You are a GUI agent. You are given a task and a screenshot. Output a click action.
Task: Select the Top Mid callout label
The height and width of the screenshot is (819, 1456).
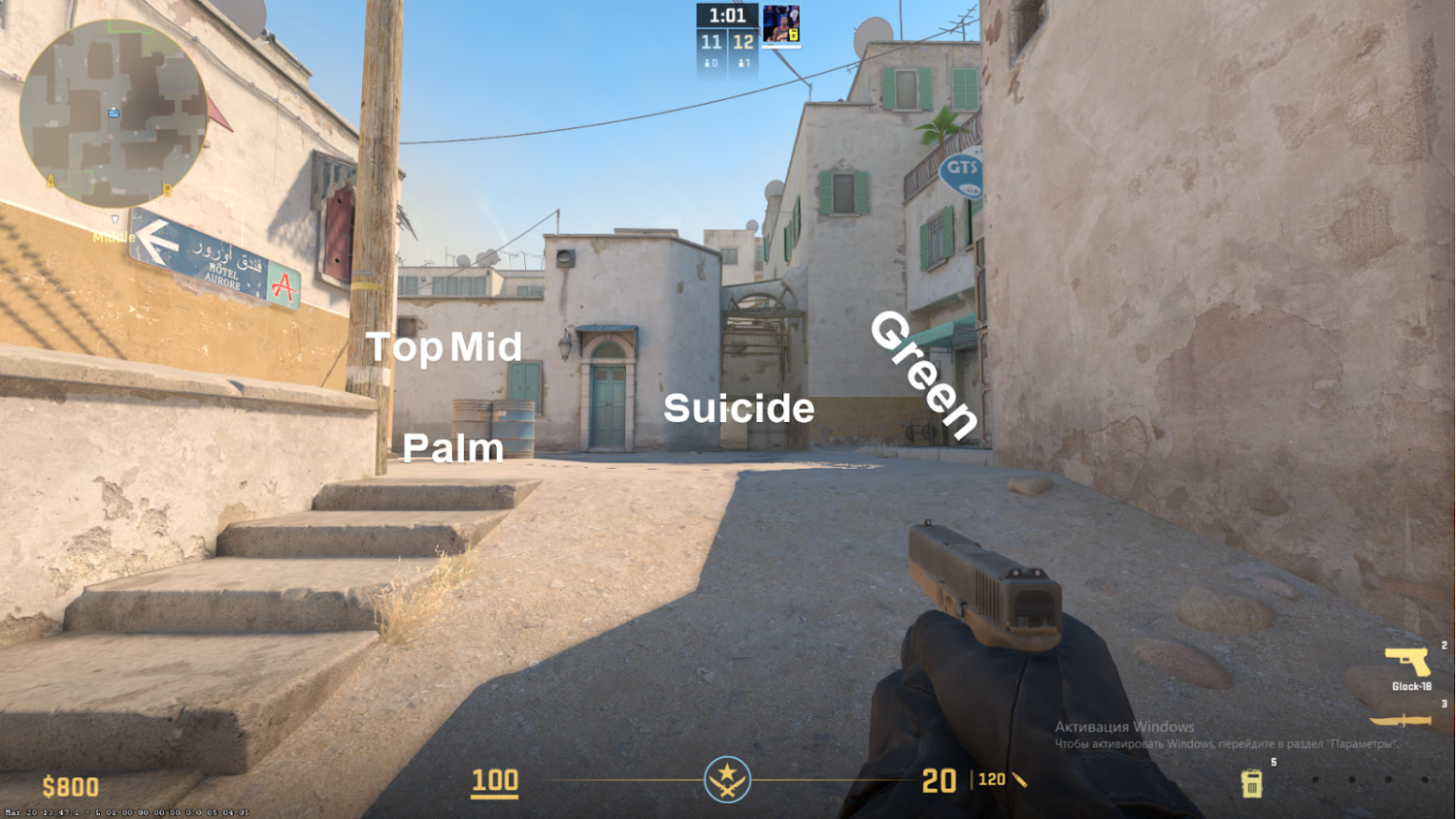445,347
